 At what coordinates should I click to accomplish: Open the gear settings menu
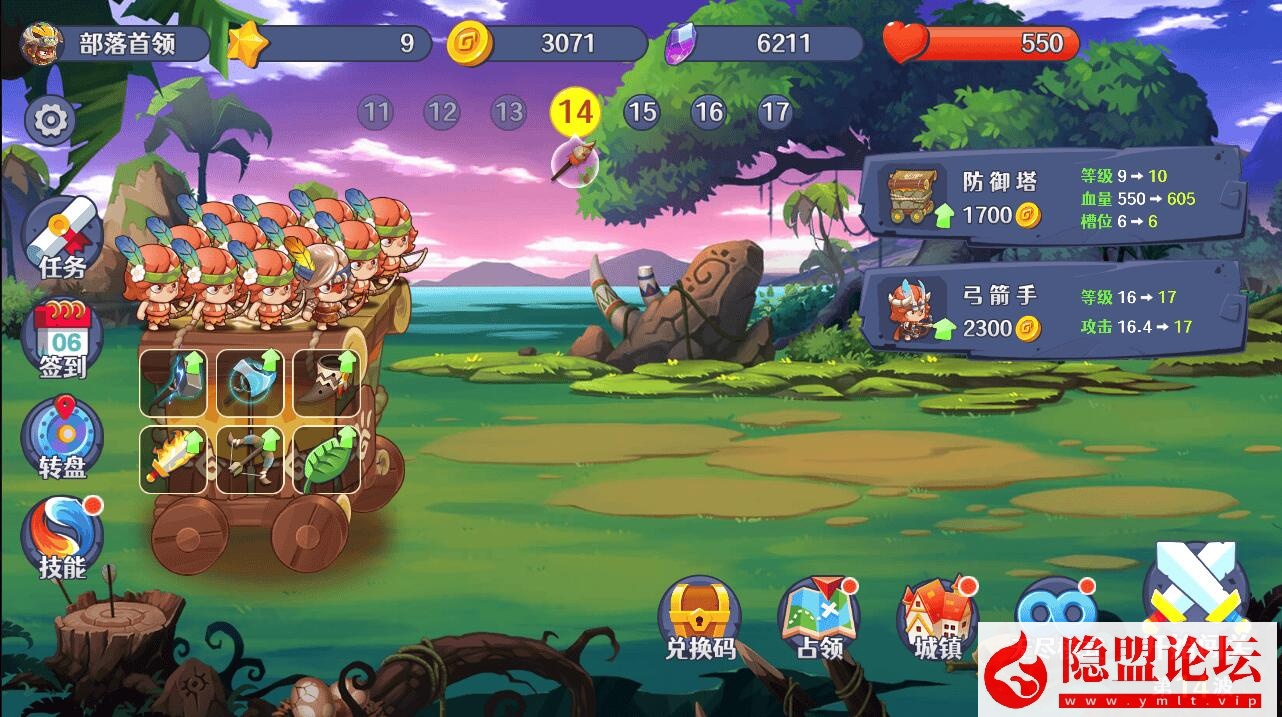pos(49,121)
